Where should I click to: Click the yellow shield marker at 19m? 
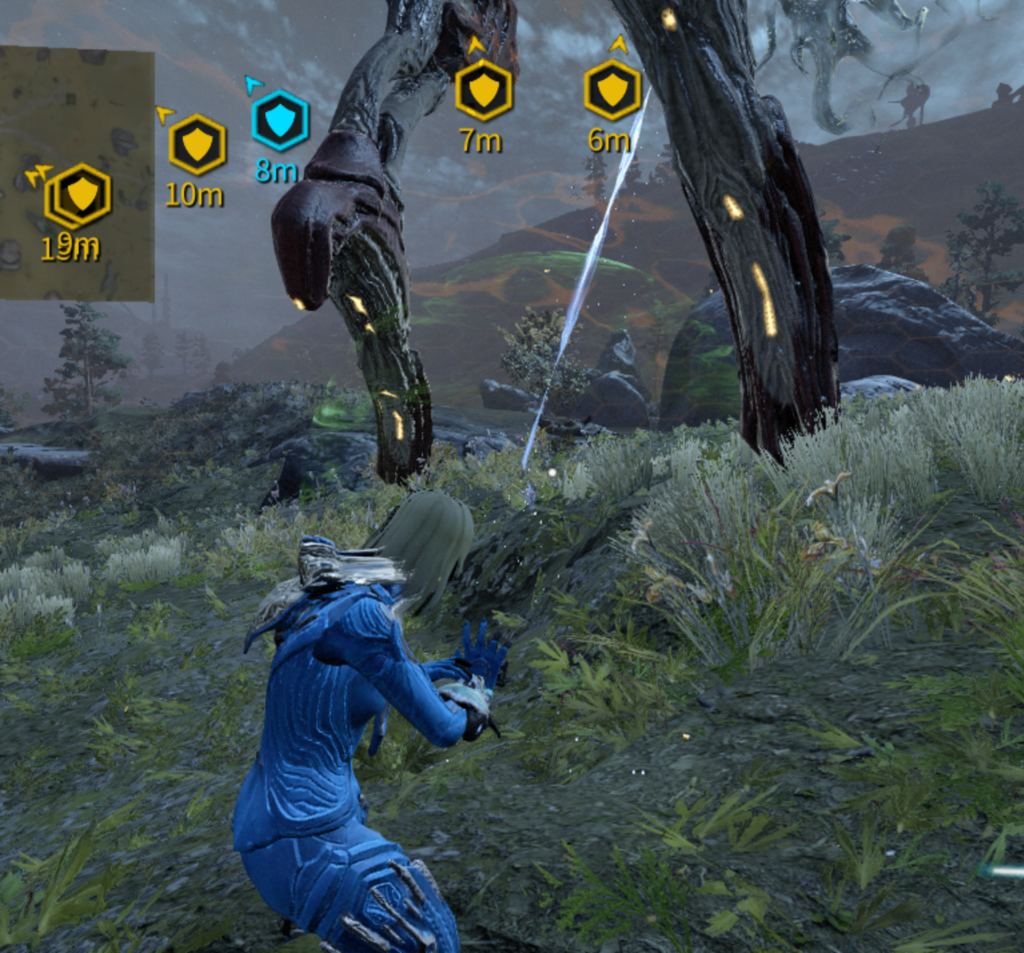[80, 195]
